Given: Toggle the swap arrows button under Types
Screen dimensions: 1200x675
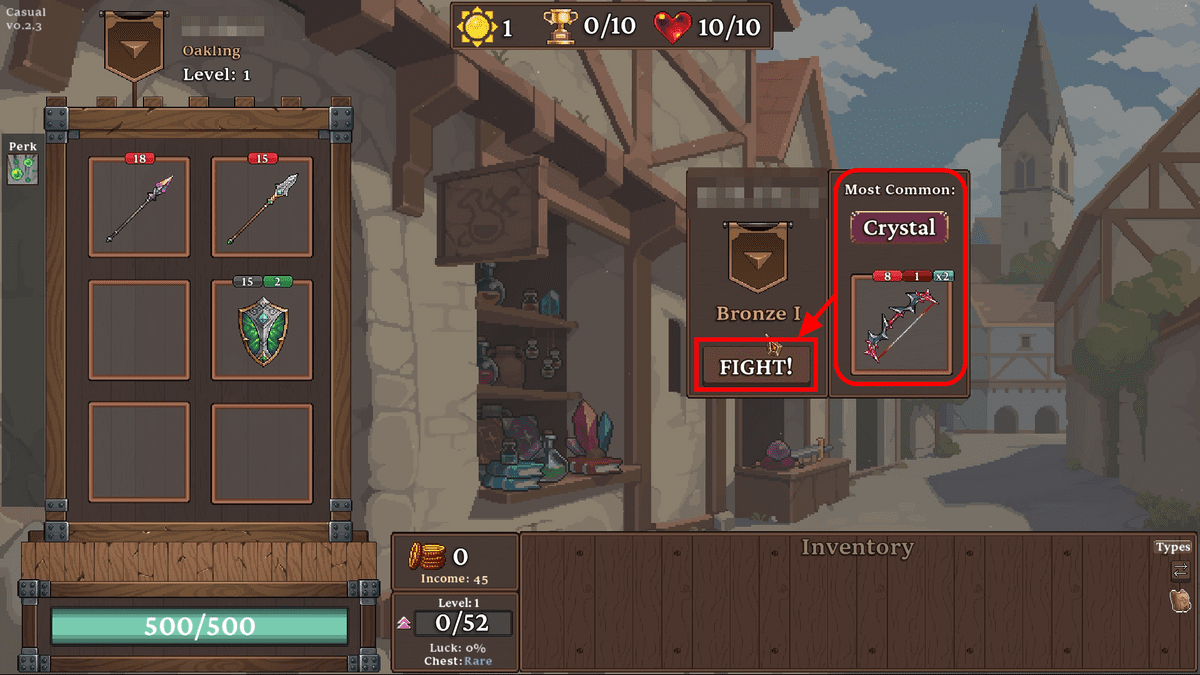Looking at the screenshot, I should (1180, 571).
